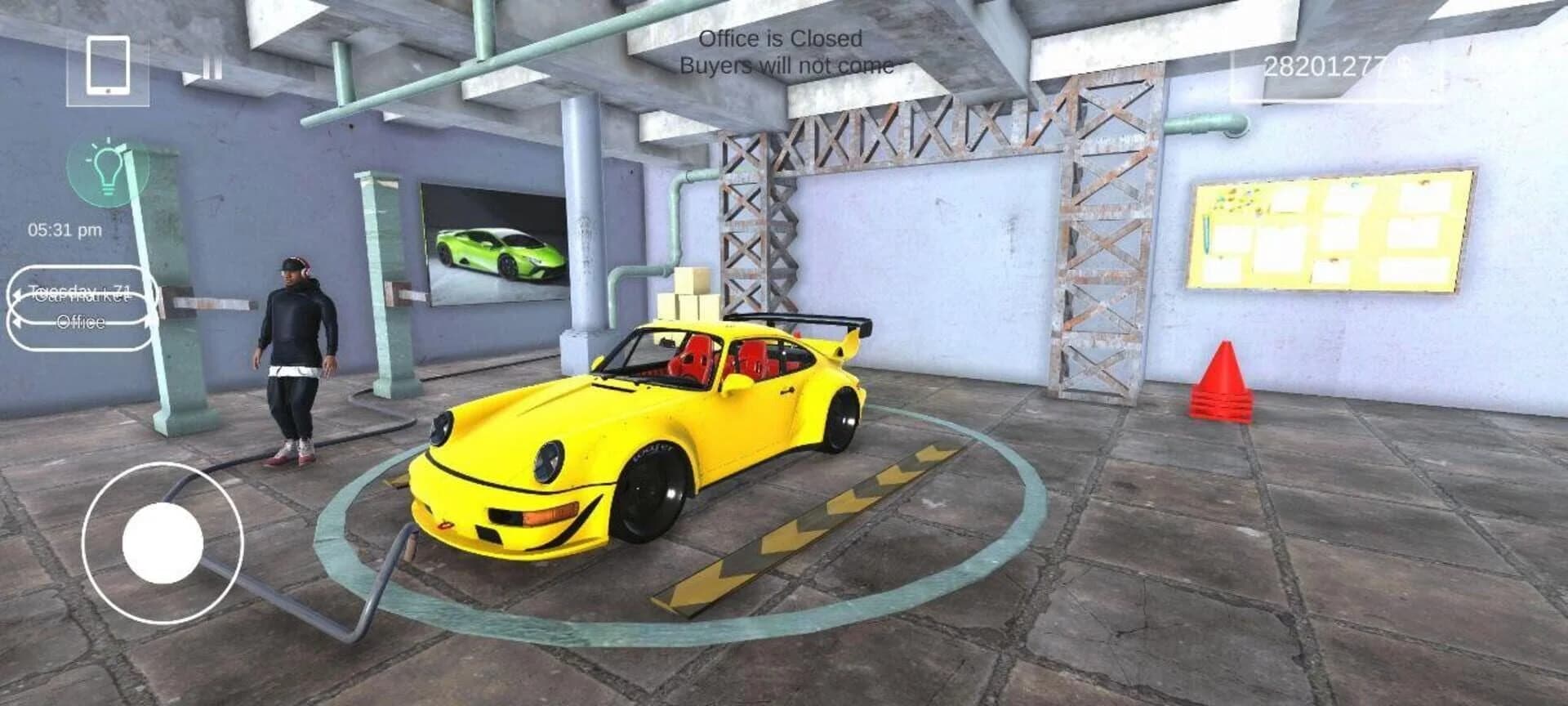Select the Office travel option
Screen dimensions: 1568x706
point(78,321)
